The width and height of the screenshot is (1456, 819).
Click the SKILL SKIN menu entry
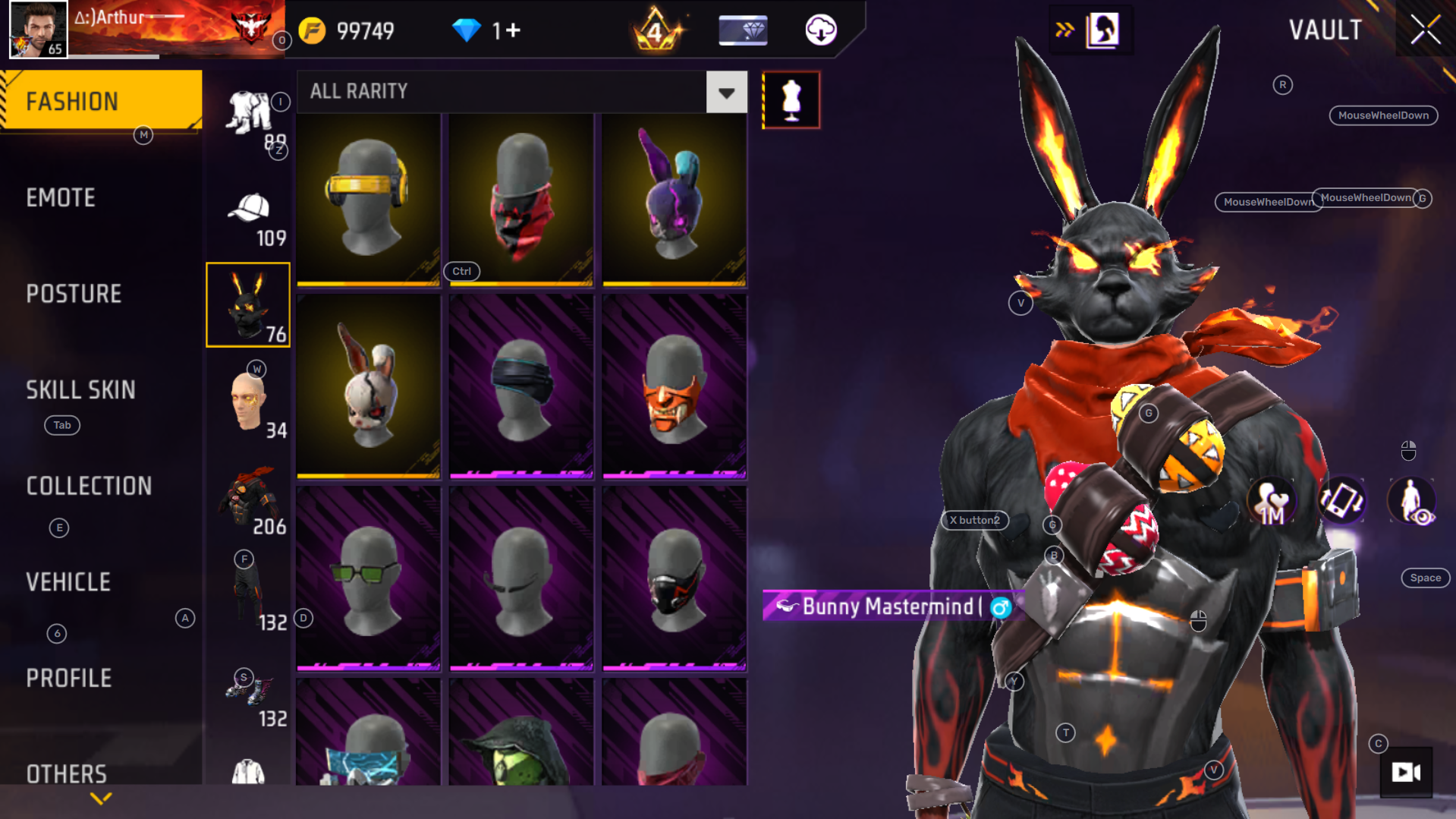pyautogui.click(x=81, y=390)
